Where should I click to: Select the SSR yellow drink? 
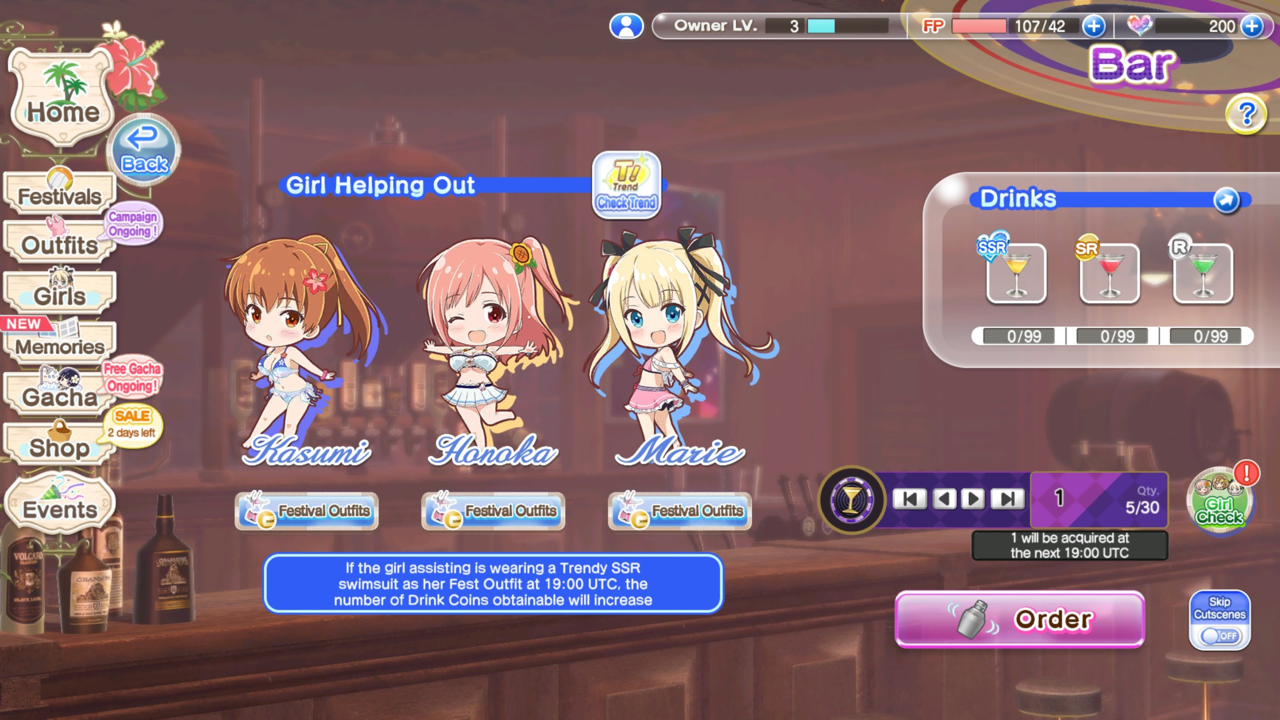[1016, 273]
